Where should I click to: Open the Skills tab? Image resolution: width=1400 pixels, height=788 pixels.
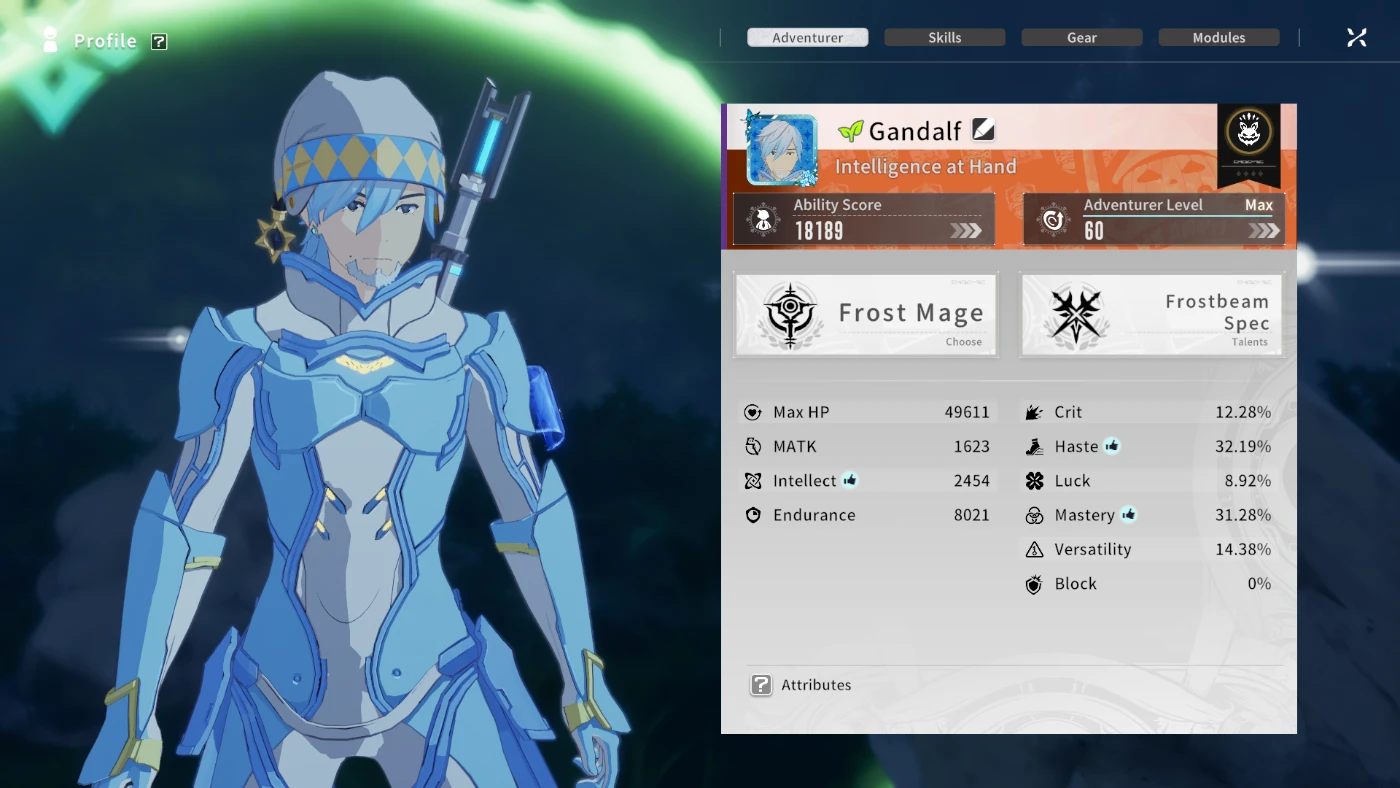(944, 38)
